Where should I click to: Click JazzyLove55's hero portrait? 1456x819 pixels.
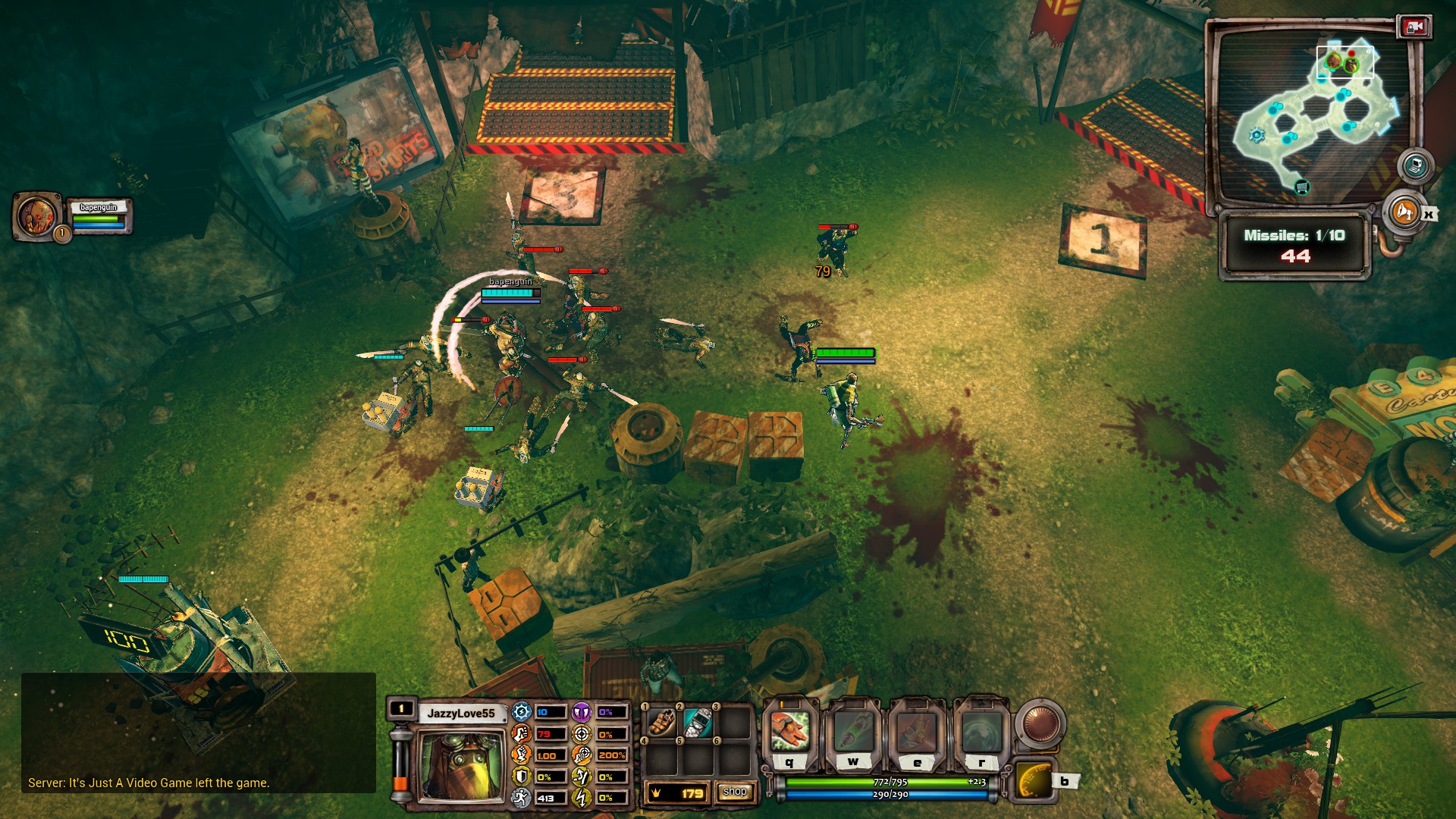click(461, 764)
